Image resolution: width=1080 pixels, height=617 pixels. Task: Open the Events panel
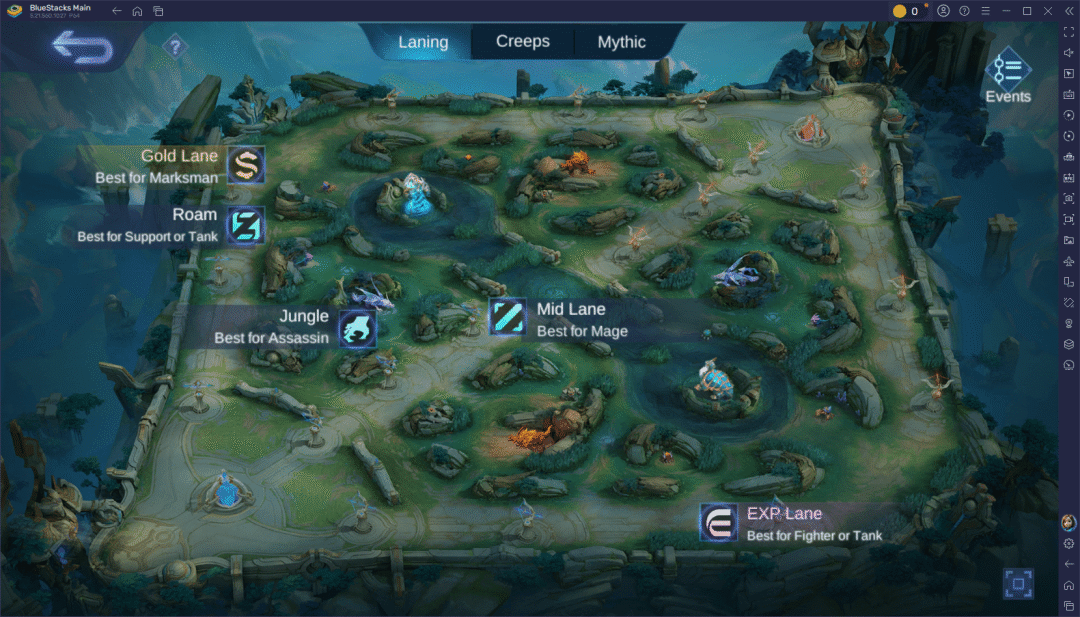coord(1007,76)
